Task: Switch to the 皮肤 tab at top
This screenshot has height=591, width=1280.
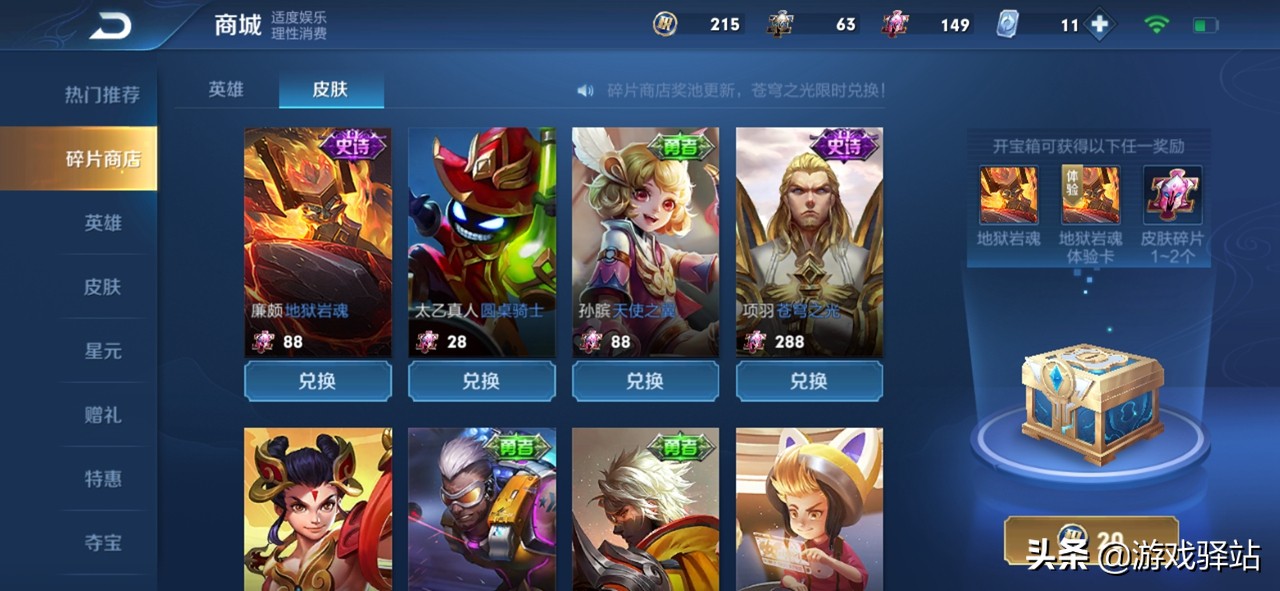Action: [330, 89]
